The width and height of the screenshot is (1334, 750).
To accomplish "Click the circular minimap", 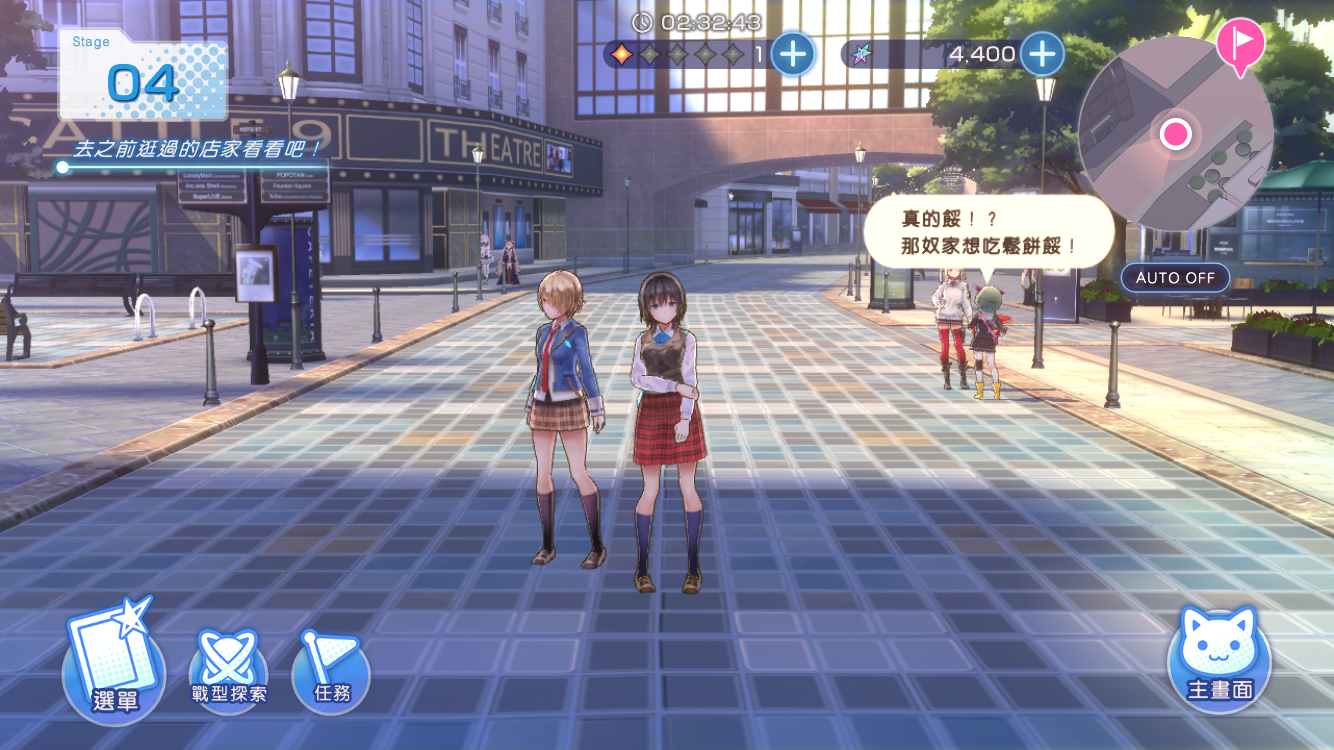I will 1175,134.
